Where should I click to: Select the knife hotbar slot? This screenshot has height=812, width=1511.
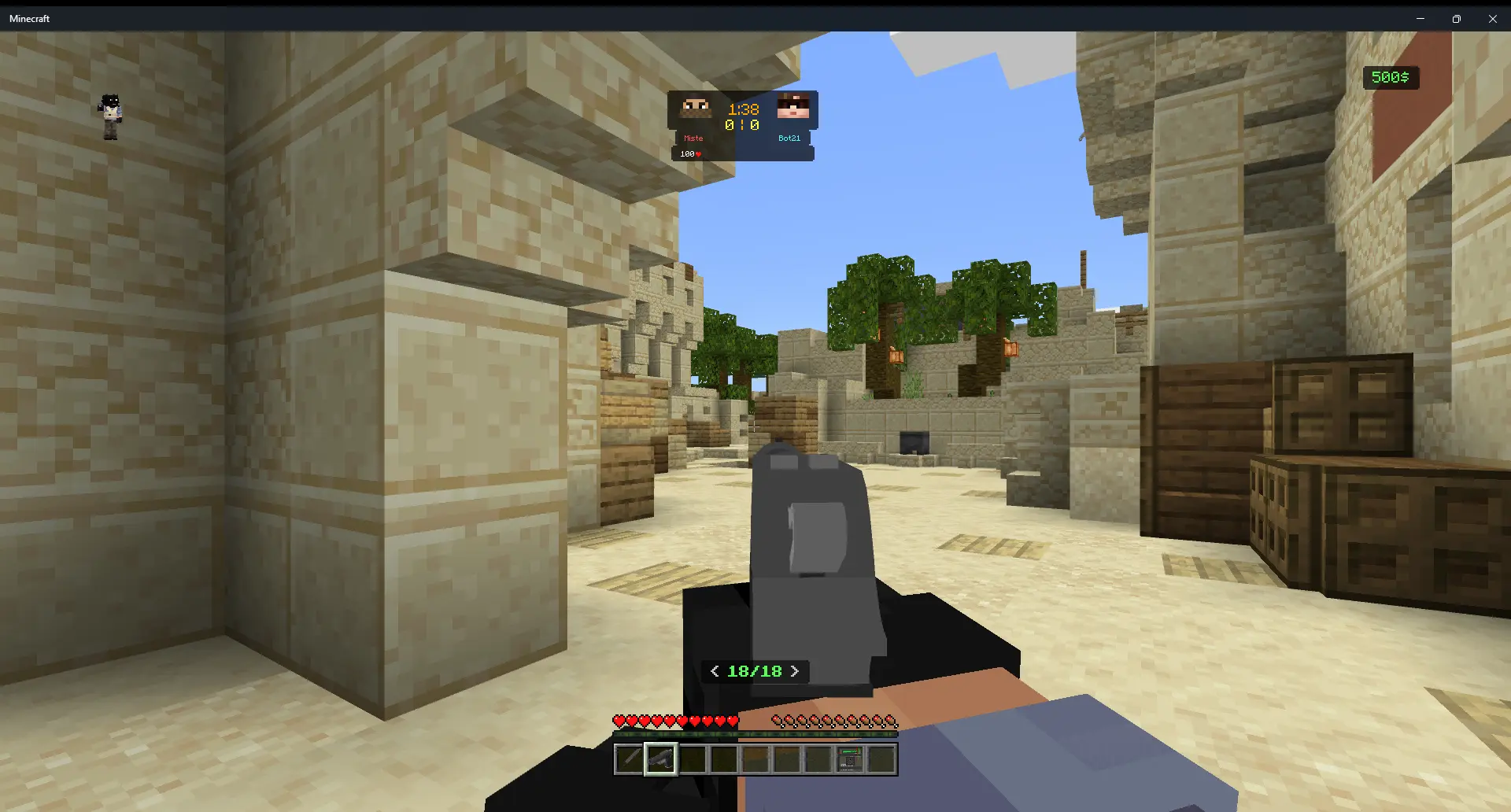pos(629,759)
